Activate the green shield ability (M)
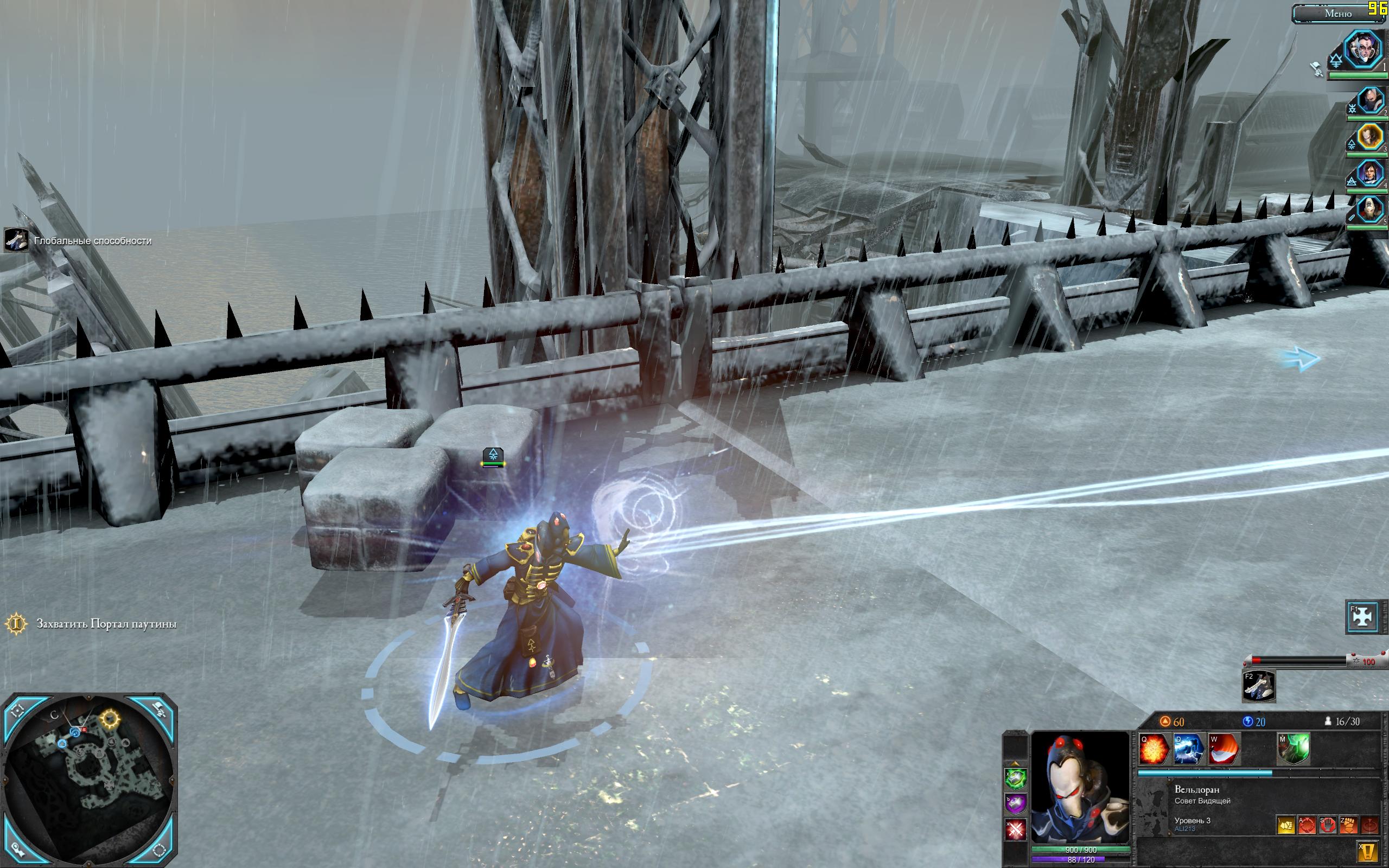Image resolution: width=1389 pixels, height=868 pixels. pos(1293,749)
